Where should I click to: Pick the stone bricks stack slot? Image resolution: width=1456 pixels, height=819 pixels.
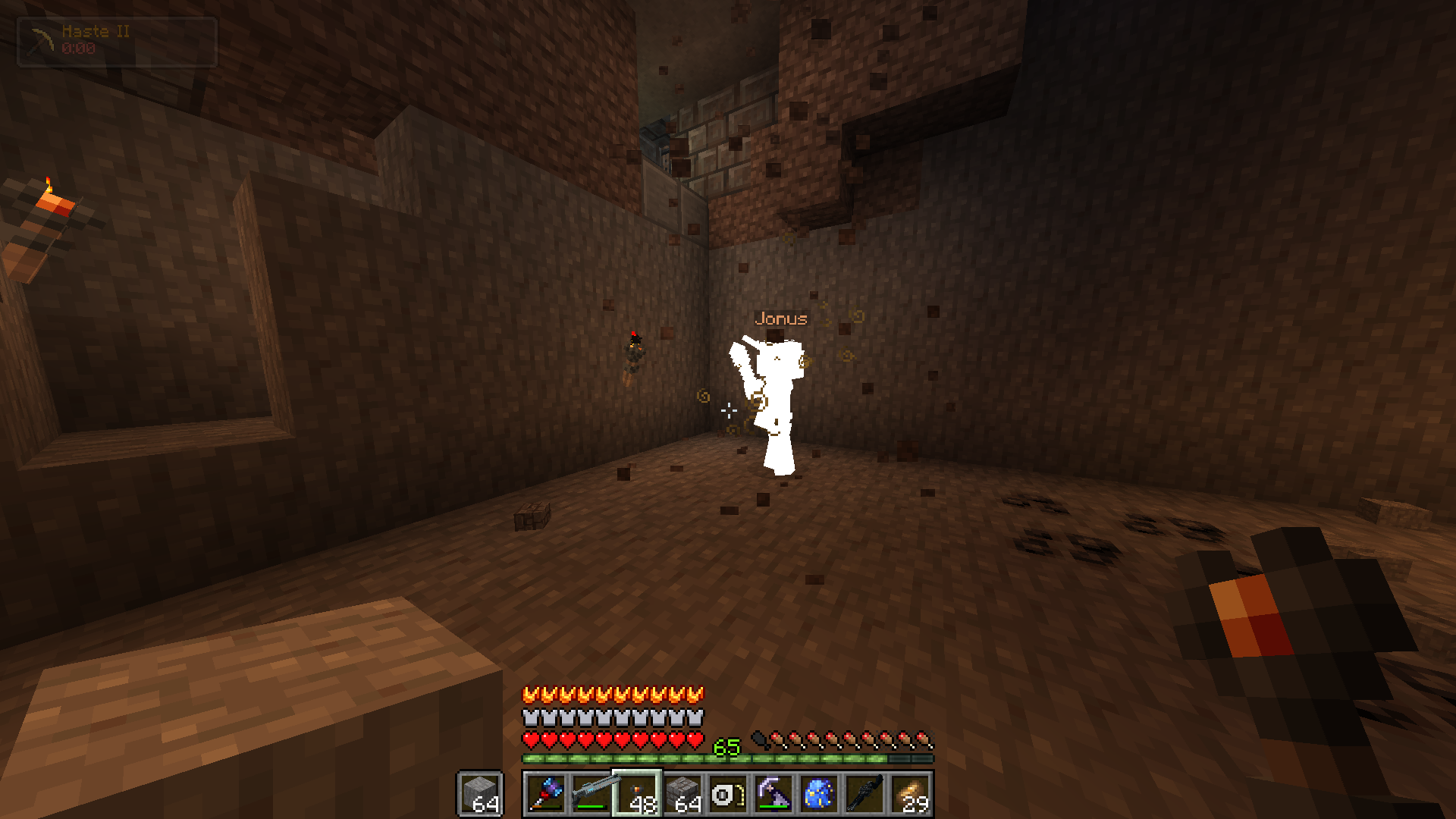point(682,794)
